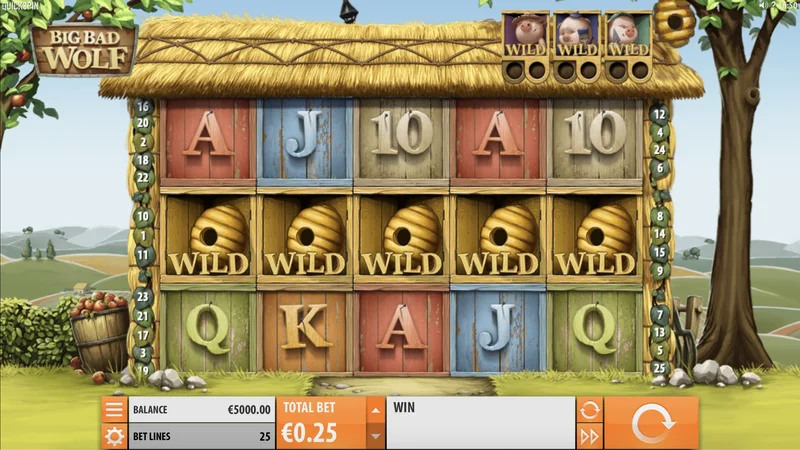
Task: Click the Total Bet €0.25 panel
Action: click(x=320, y=423)
